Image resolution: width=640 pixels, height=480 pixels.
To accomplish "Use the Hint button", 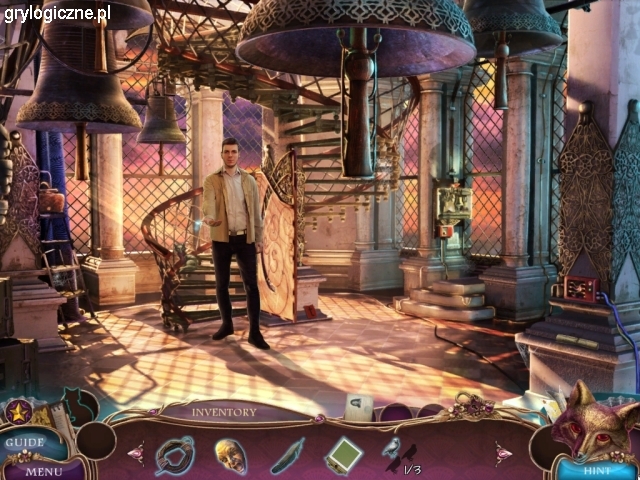I will [x=597, y=469].
